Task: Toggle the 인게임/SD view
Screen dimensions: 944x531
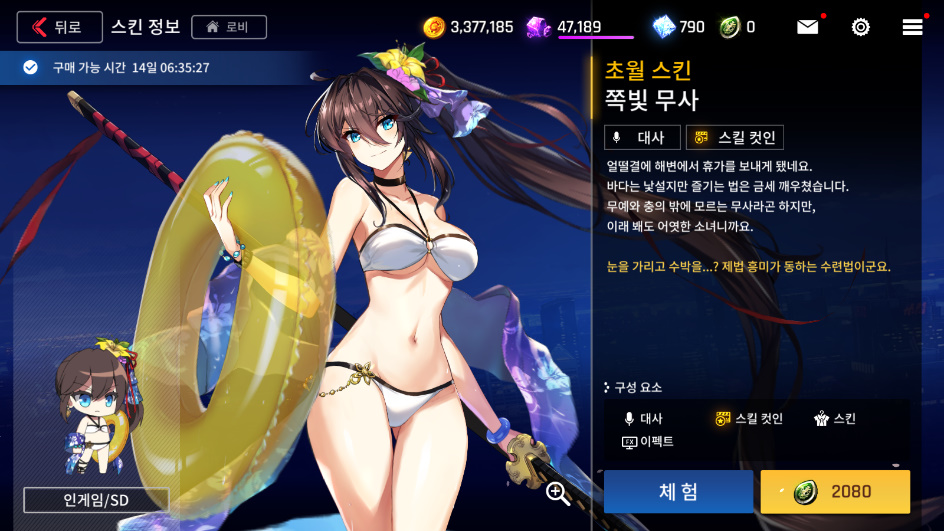Action: (96, 499)
